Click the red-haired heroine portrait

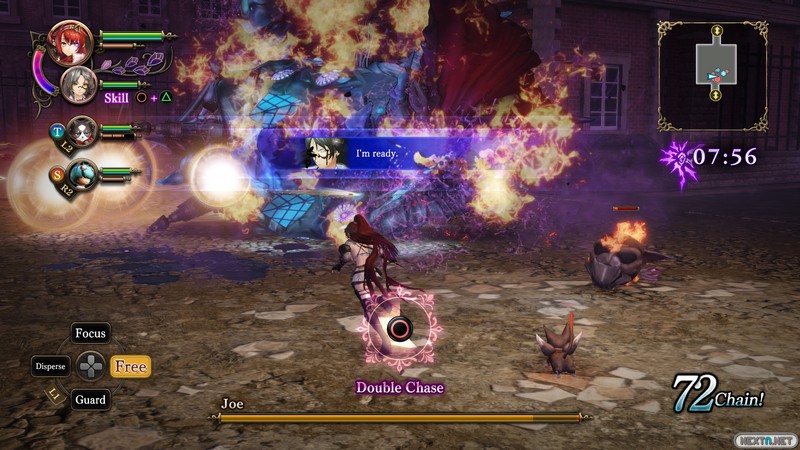pyautogui.click(x=70, y=41)
